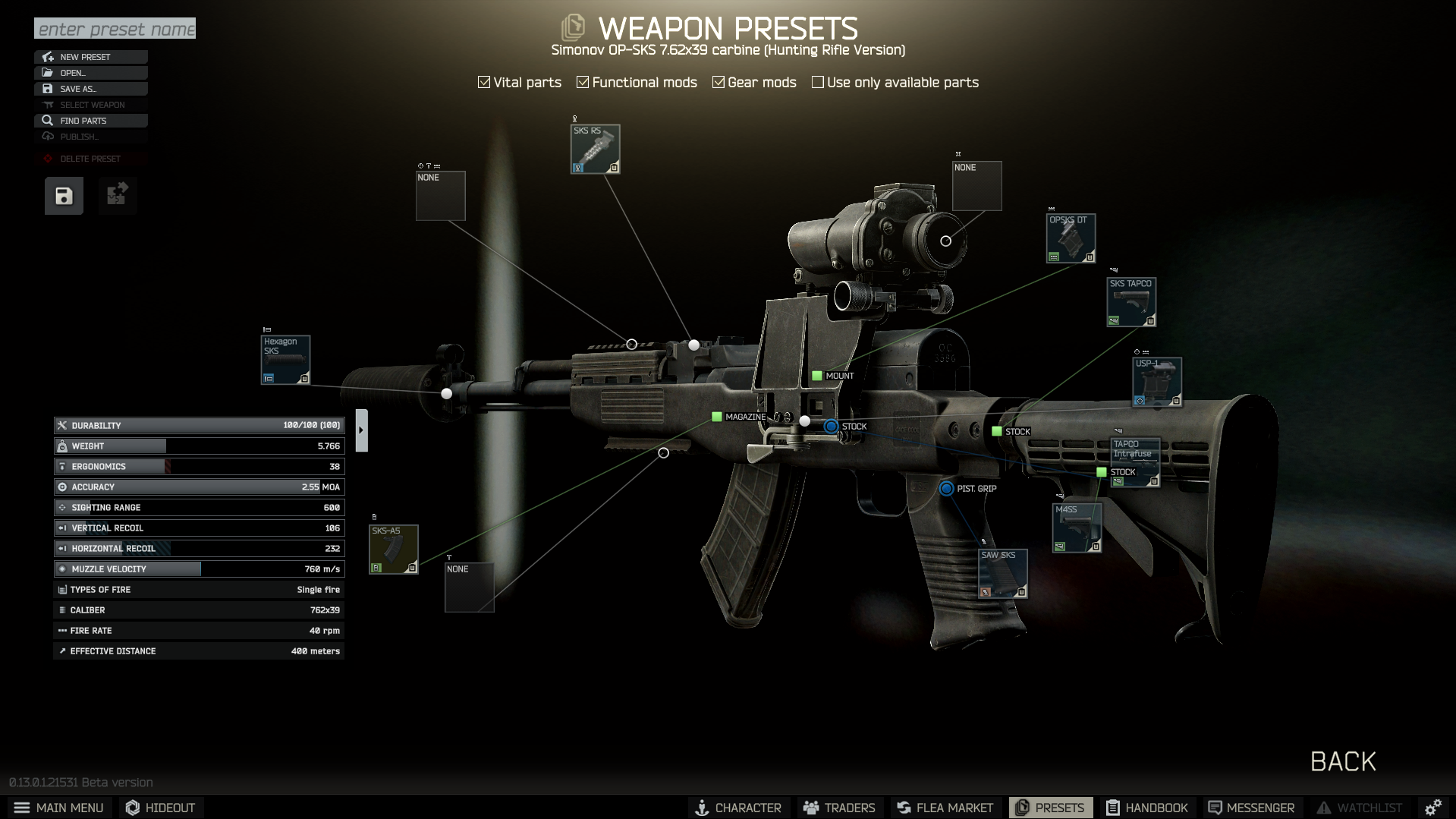Collapse the weapon stats panel with the side arrow

tap(362, 429)
